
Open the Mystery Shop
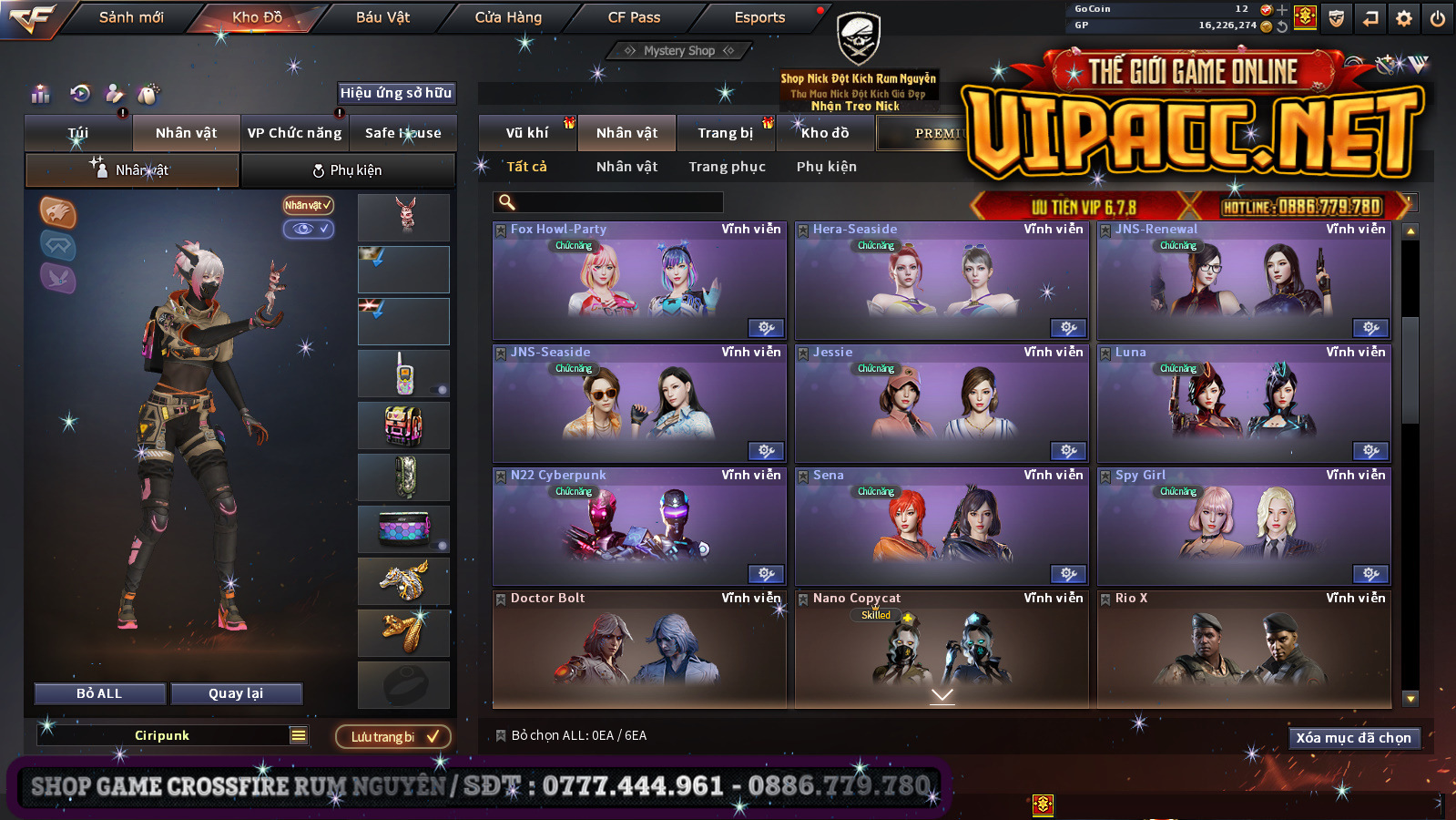(679, 51)
